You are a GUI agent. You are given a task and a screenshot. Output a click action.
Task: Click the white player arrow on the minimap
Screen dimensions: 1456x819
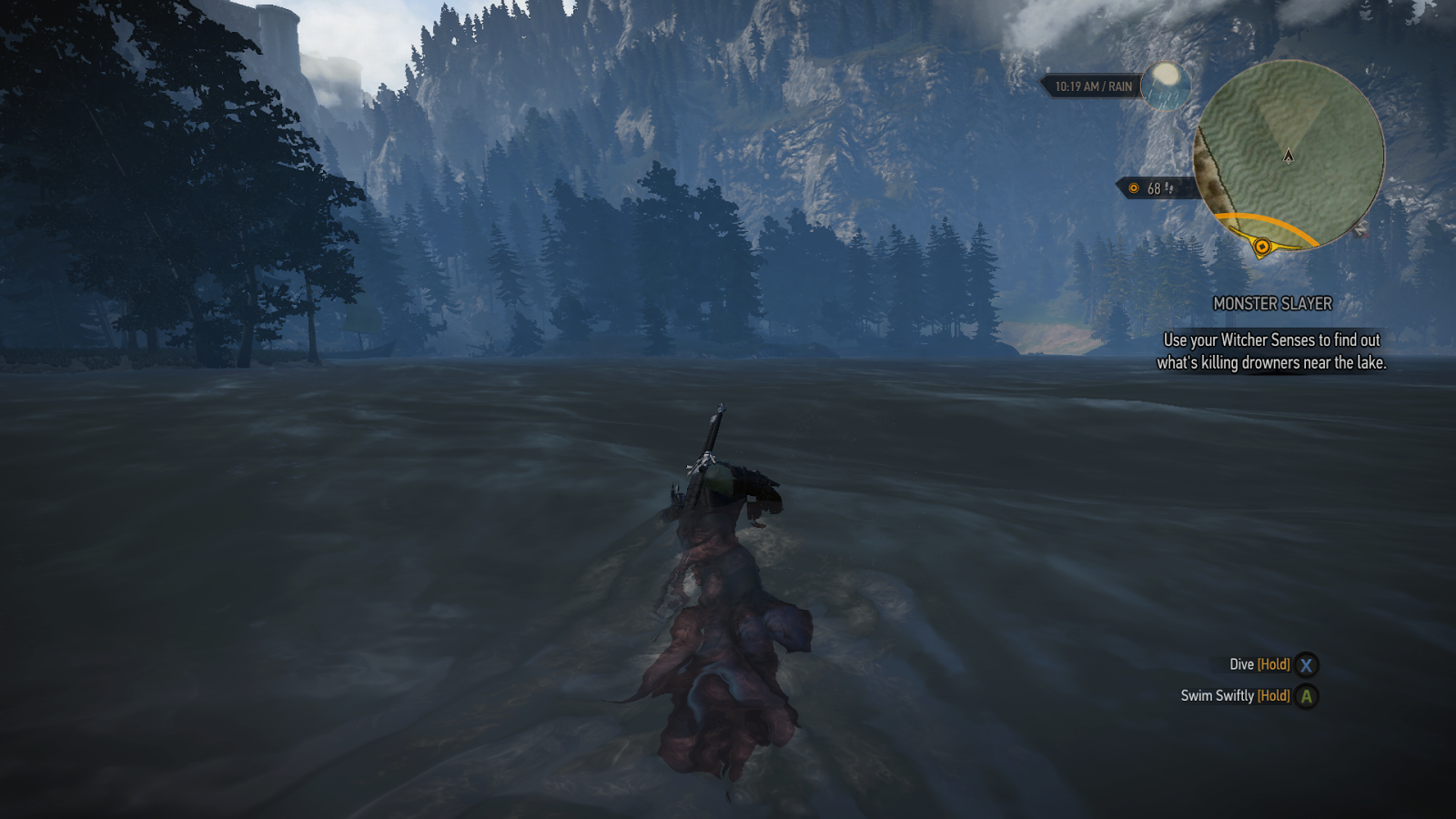point(1289,157)
